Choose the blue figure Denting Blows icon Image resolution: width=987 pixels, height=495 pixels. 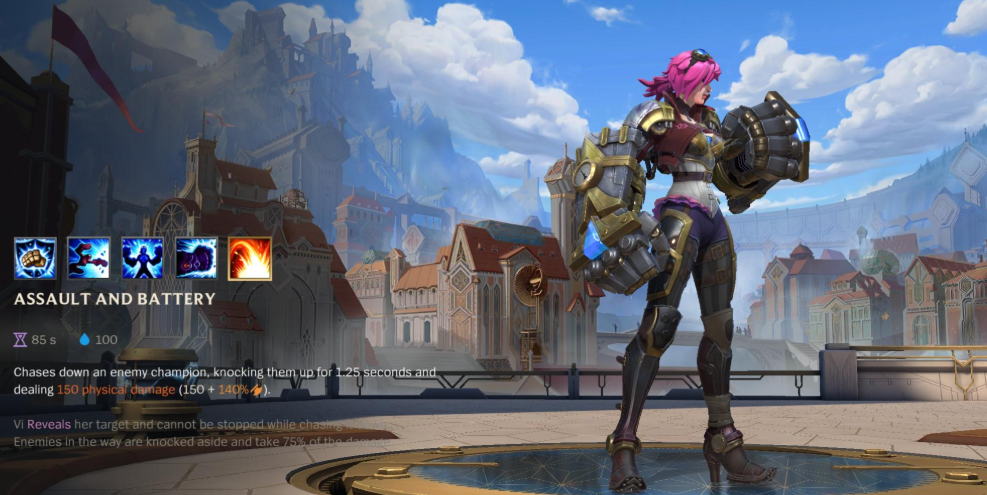pos(142,258)
